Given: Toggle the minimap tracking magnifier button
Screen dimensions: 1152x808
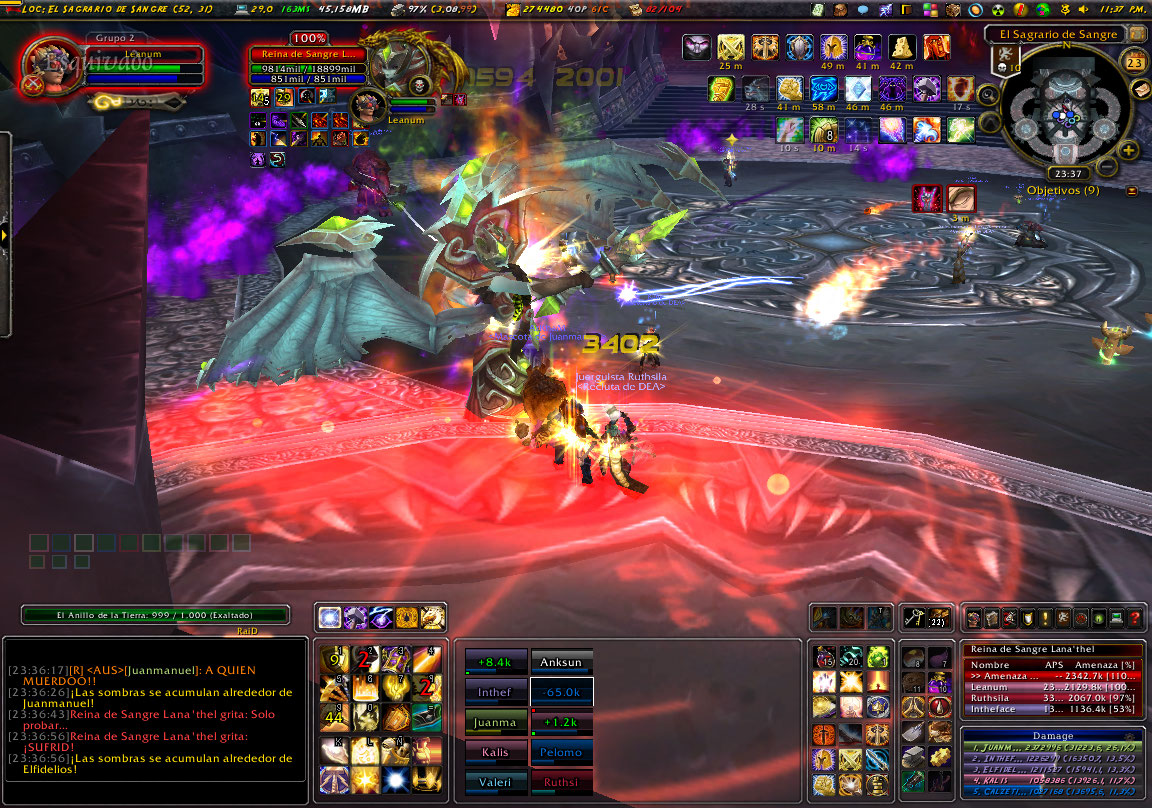Looking at the screenshot, I should point(987,95).
